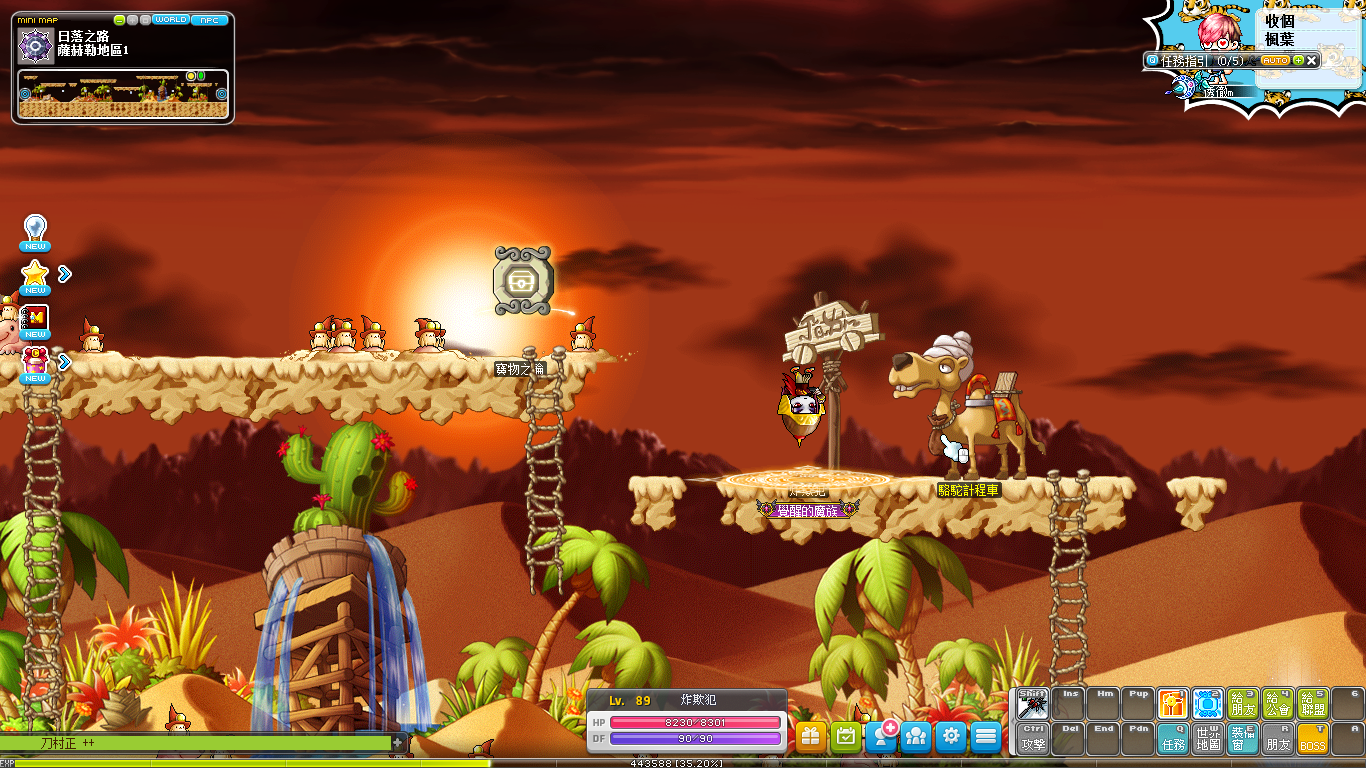Screen dimensions: 1366x768
Task: Open the 世界地圖 world map quickslot
Action: coord(1208,739)
